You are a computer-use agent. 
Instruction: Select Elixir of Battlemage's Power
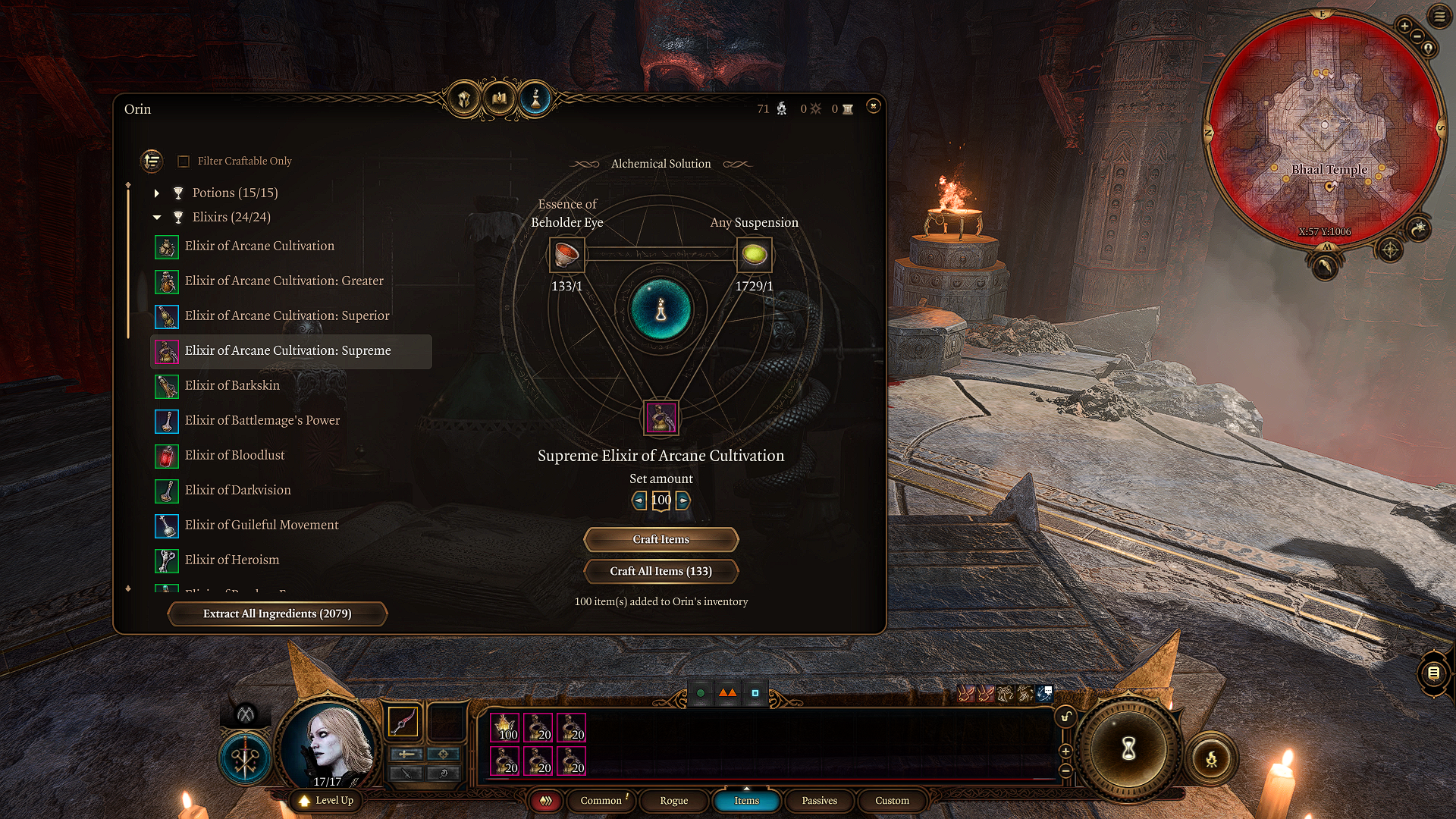pyautogui.click(x=262, y=420)
